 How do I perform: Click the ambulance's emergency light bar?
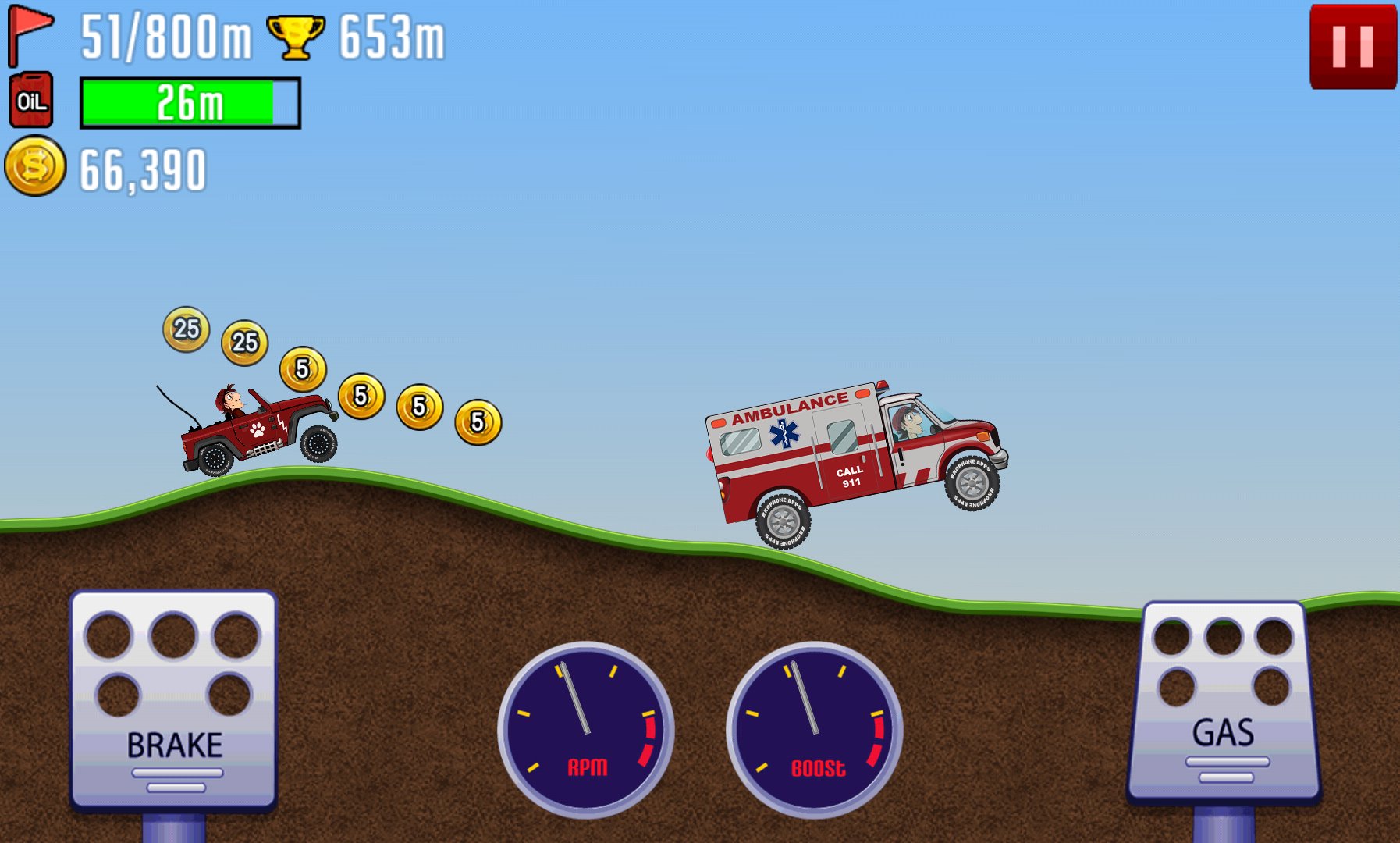pos(881,383)
